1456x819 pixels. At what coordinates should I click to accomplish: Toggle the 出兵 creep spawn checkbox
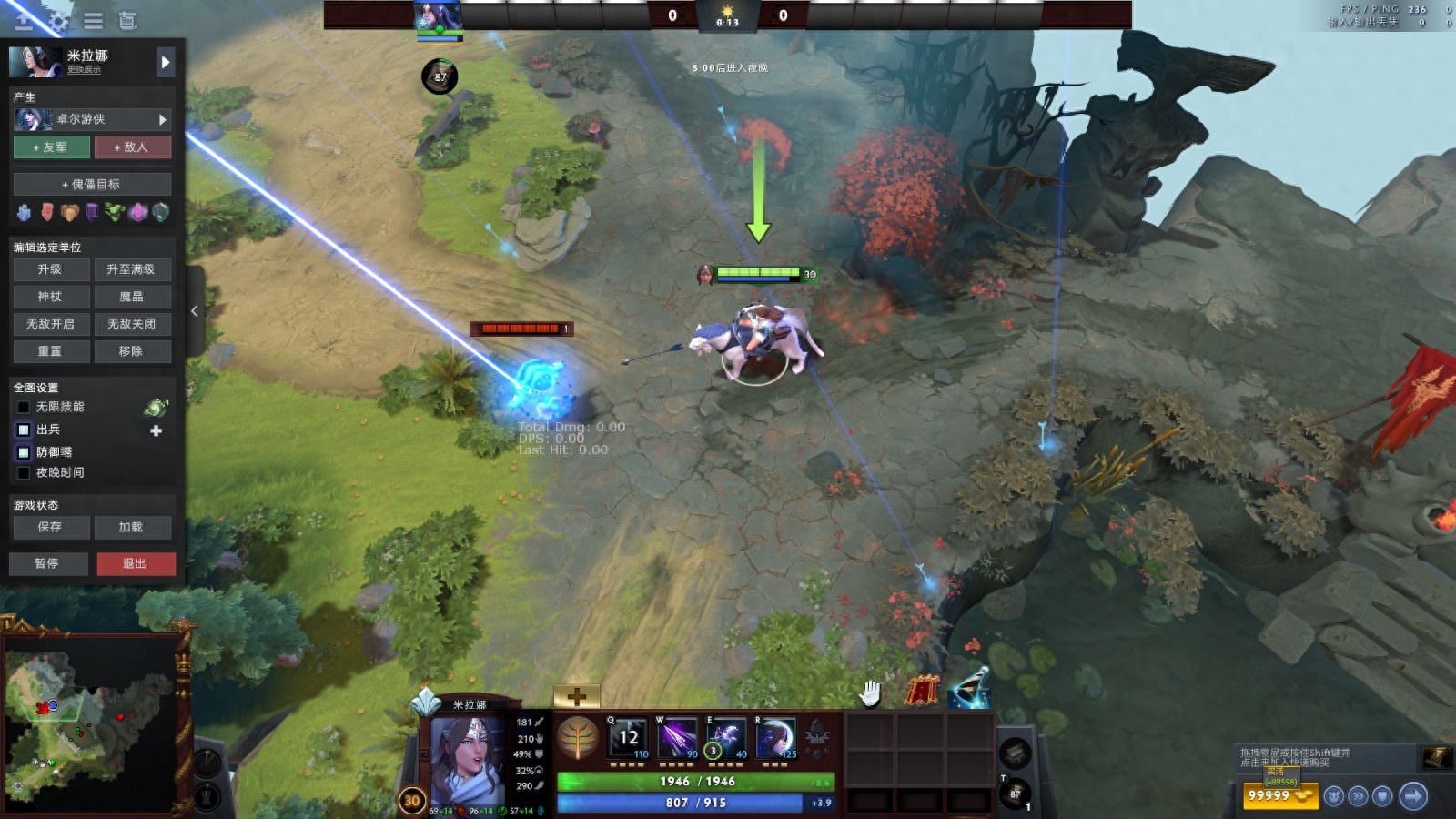(24, 430)
